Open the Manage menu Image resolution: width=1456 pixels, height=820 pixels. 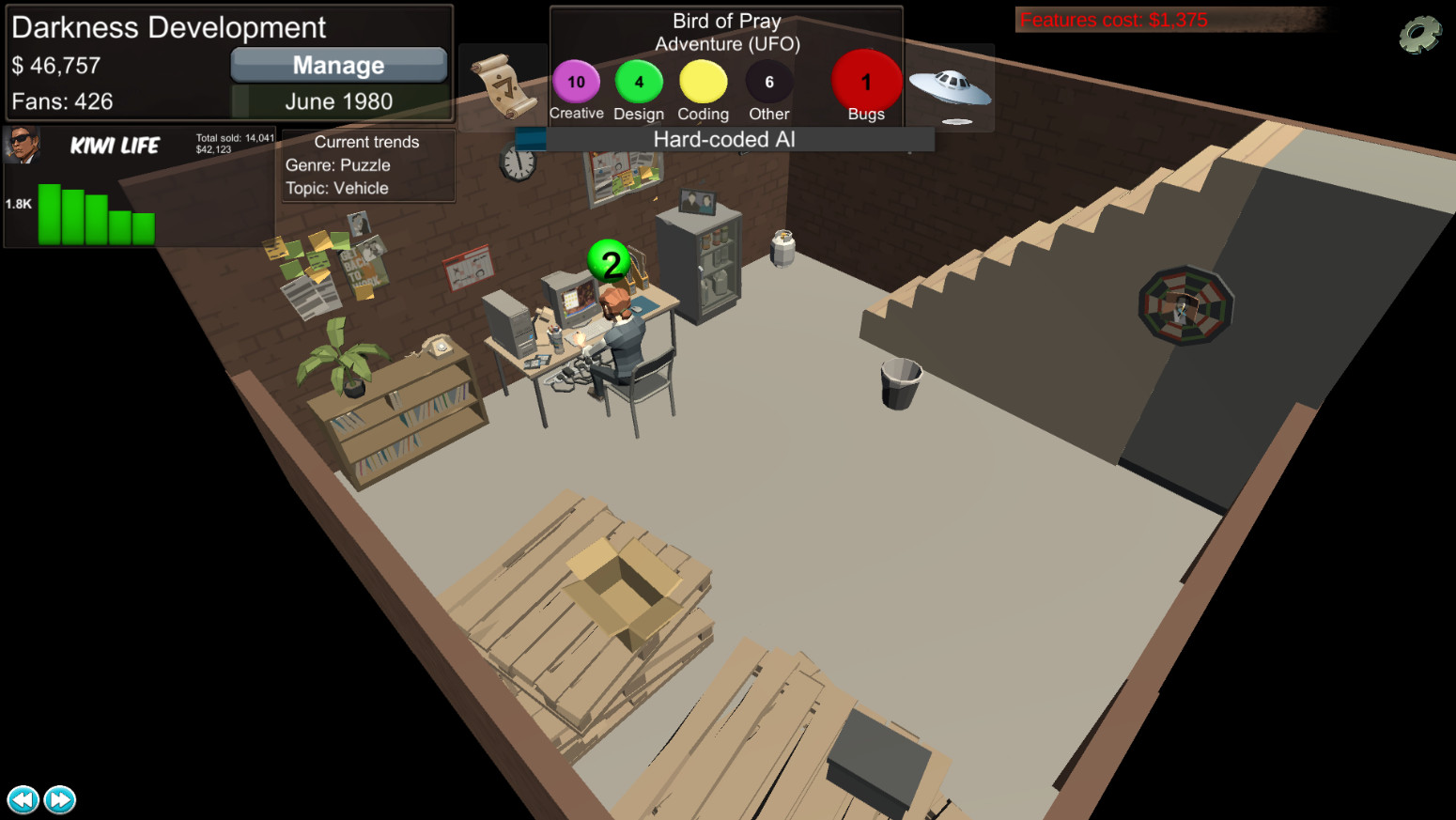tap(338, 65)
